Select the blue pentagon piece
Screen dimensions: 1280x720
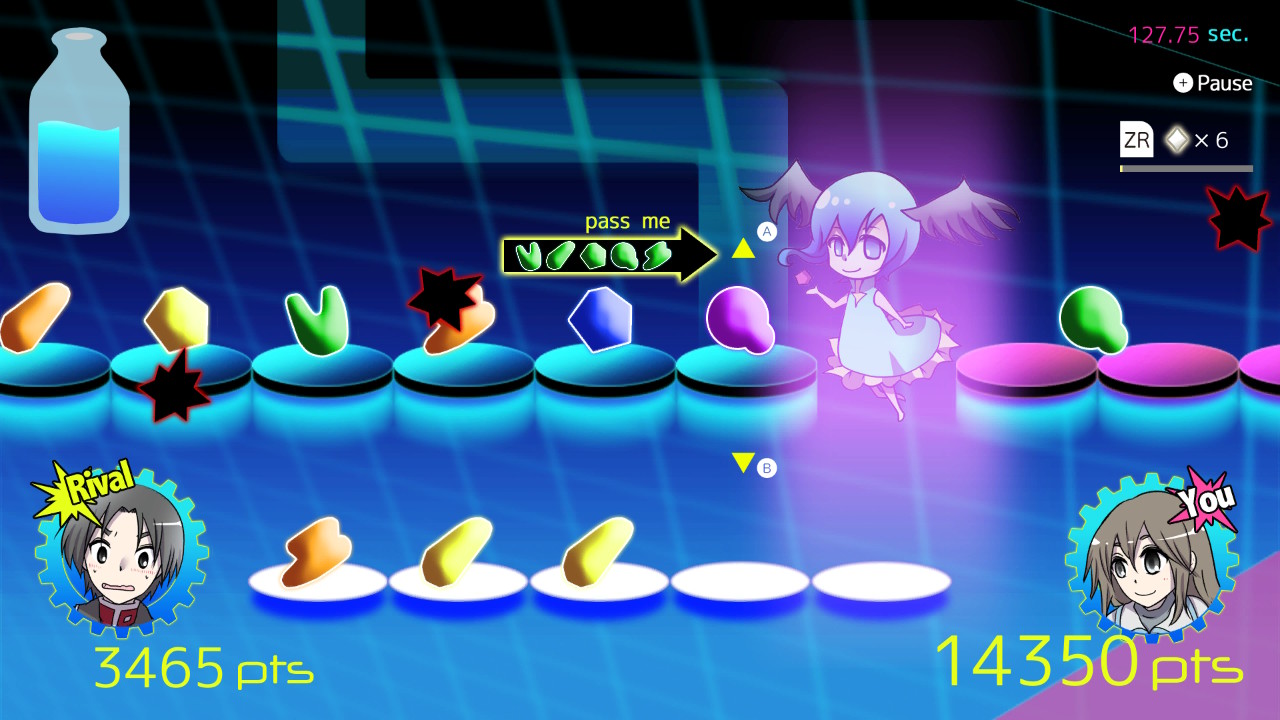tap(600, 318)
